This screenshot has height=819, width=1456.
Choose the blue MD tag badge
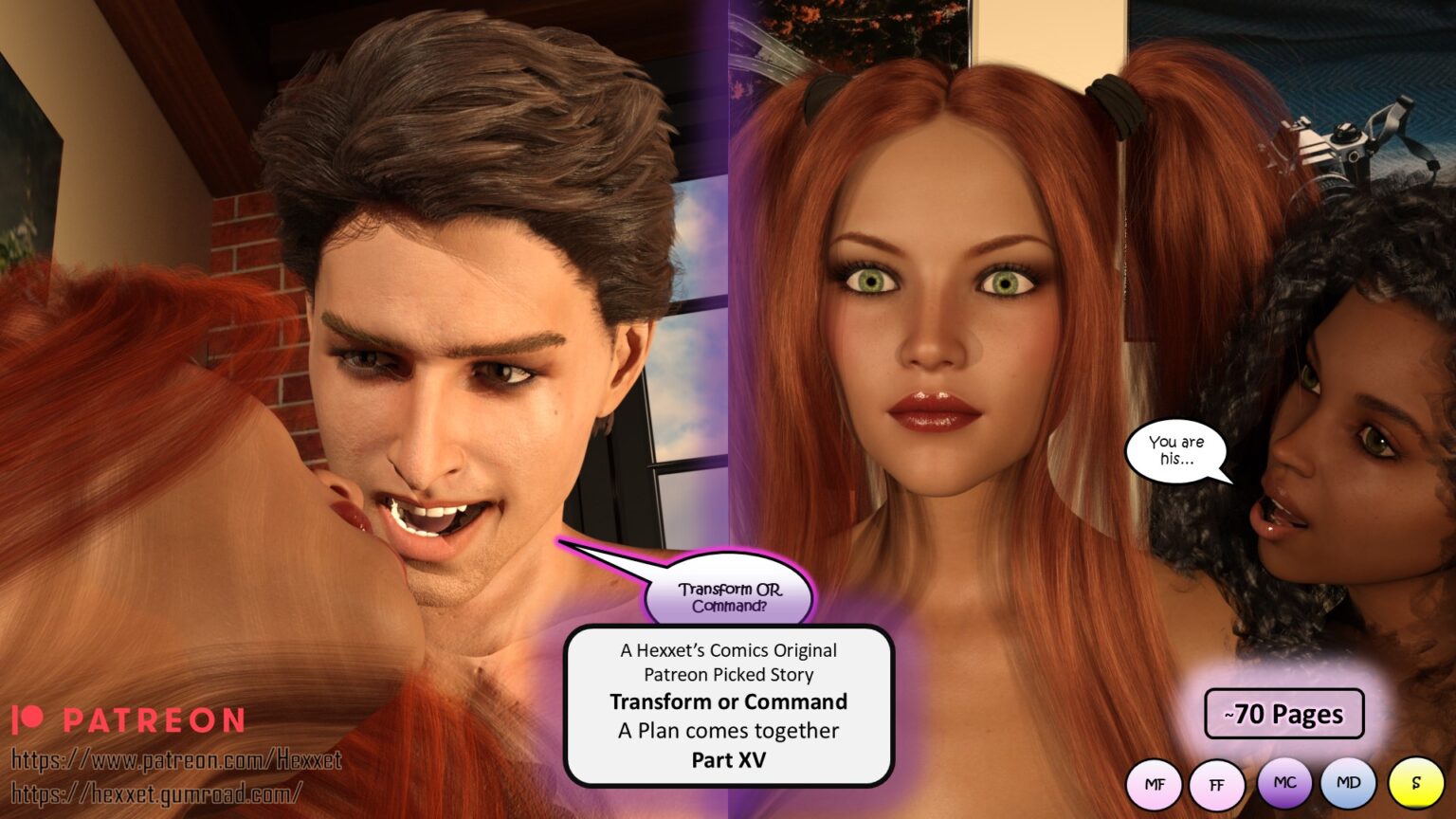(x=1348, y=783)
